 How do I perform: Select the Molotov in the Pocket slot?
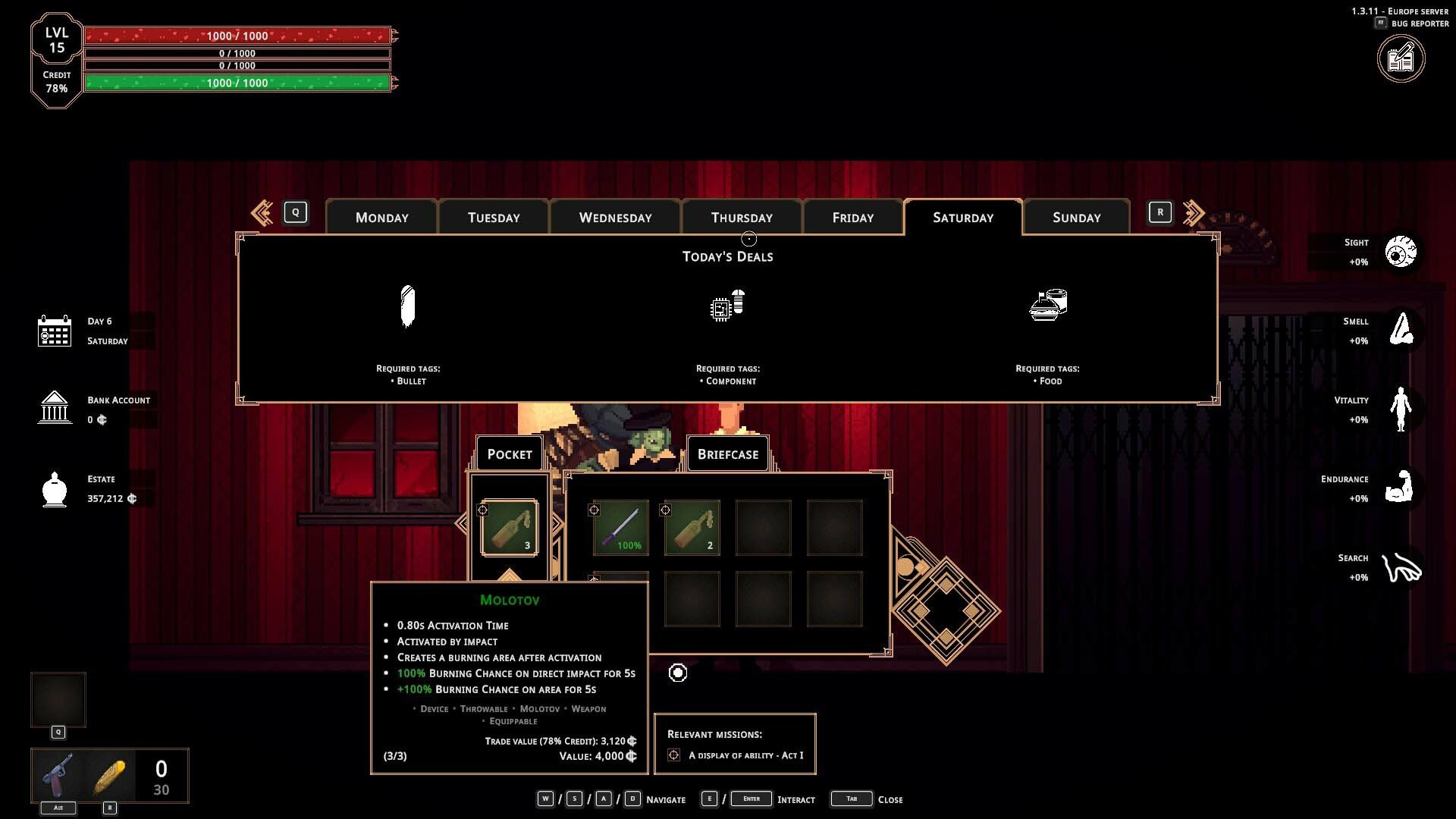[x=510, y=528]
